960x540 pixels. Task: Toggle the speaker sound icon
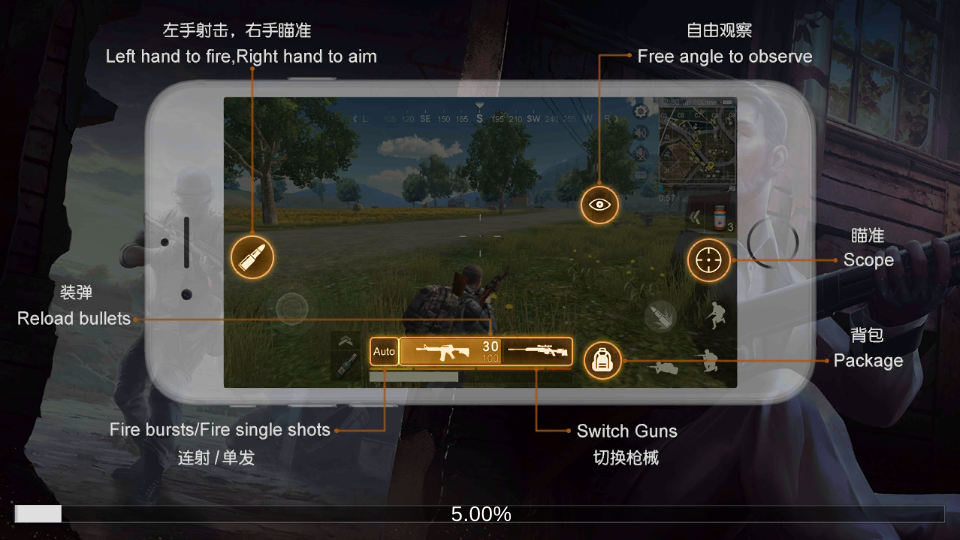coord(641,134)
